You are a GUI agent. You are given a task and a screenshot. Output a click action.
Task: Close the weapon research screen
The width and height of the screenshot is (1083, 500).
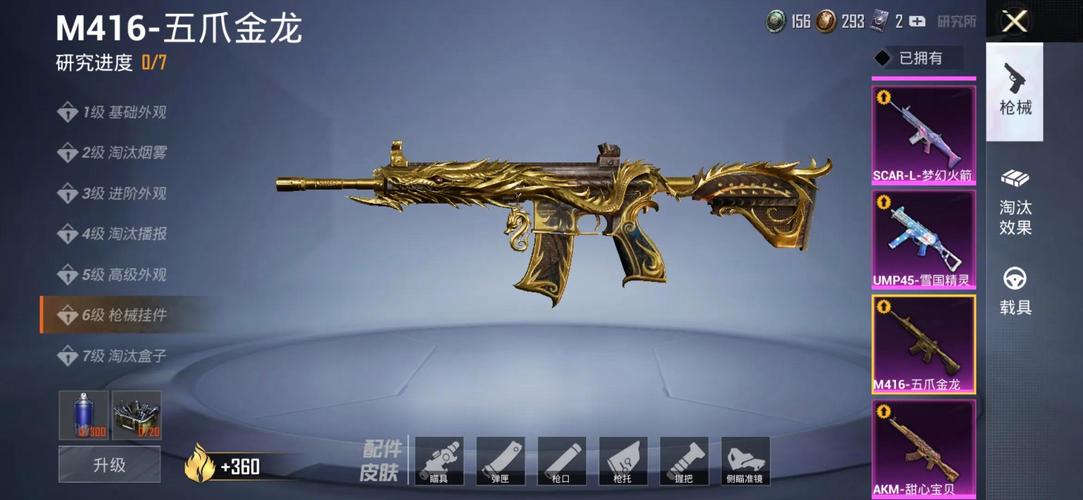(1015, 21)
